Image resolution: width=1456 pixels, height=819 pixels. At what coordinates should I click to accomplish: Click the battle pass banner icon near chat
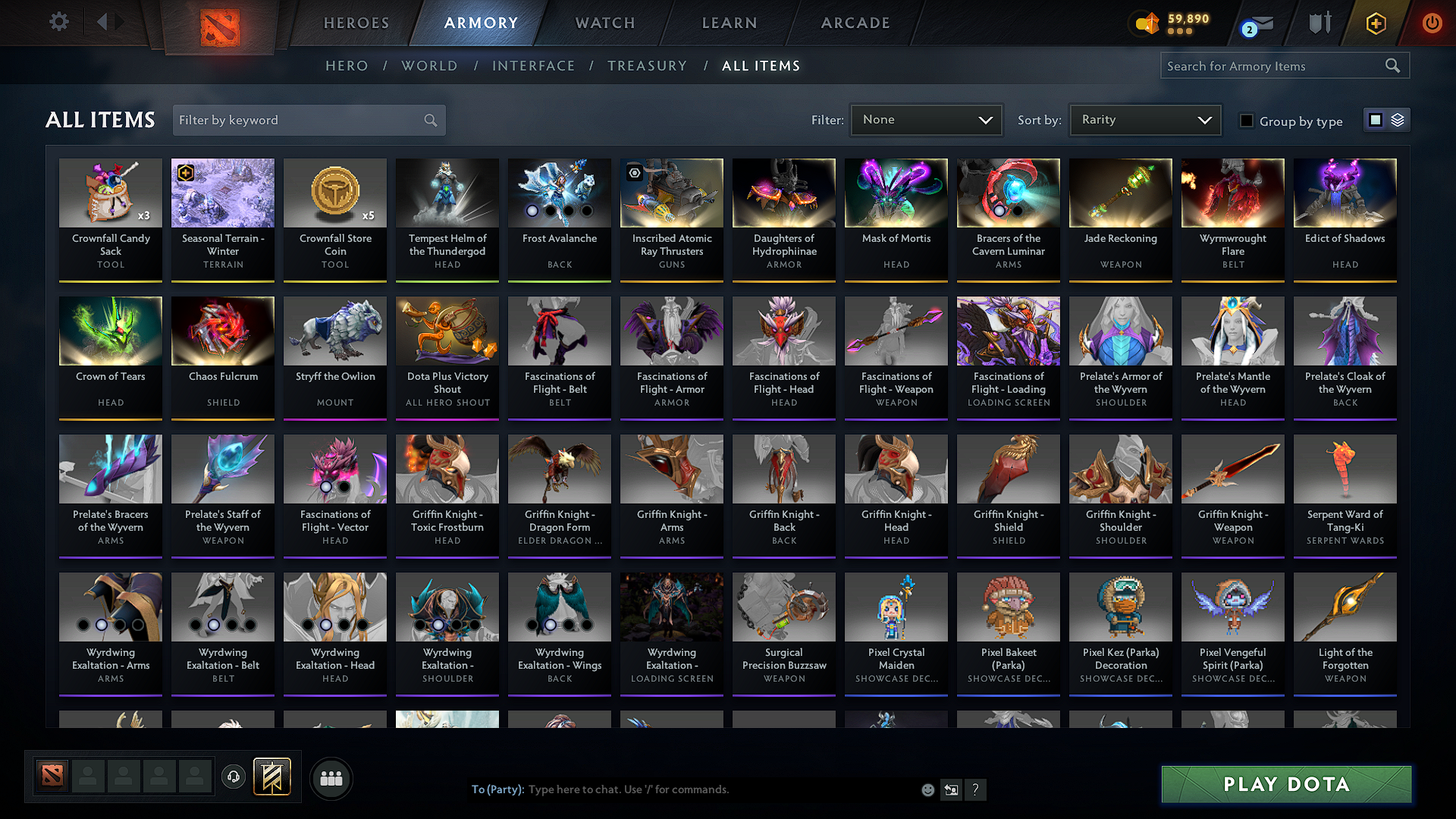(272, 777)
